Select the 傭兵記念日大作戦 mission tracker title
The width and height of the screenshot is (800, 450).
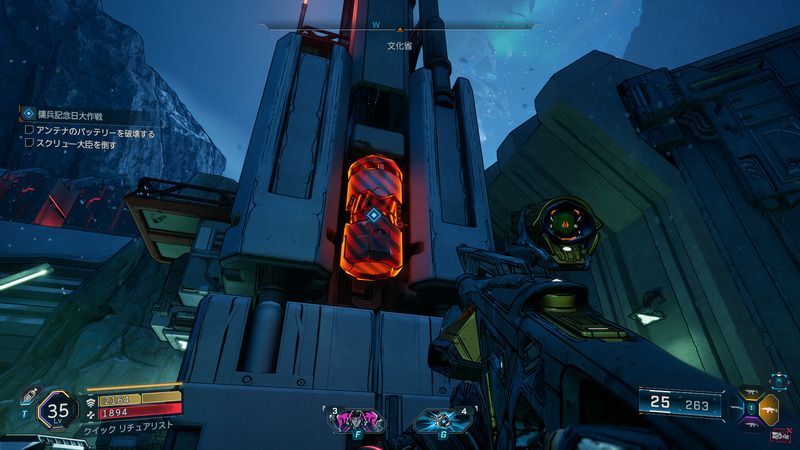tap(68, 116)
